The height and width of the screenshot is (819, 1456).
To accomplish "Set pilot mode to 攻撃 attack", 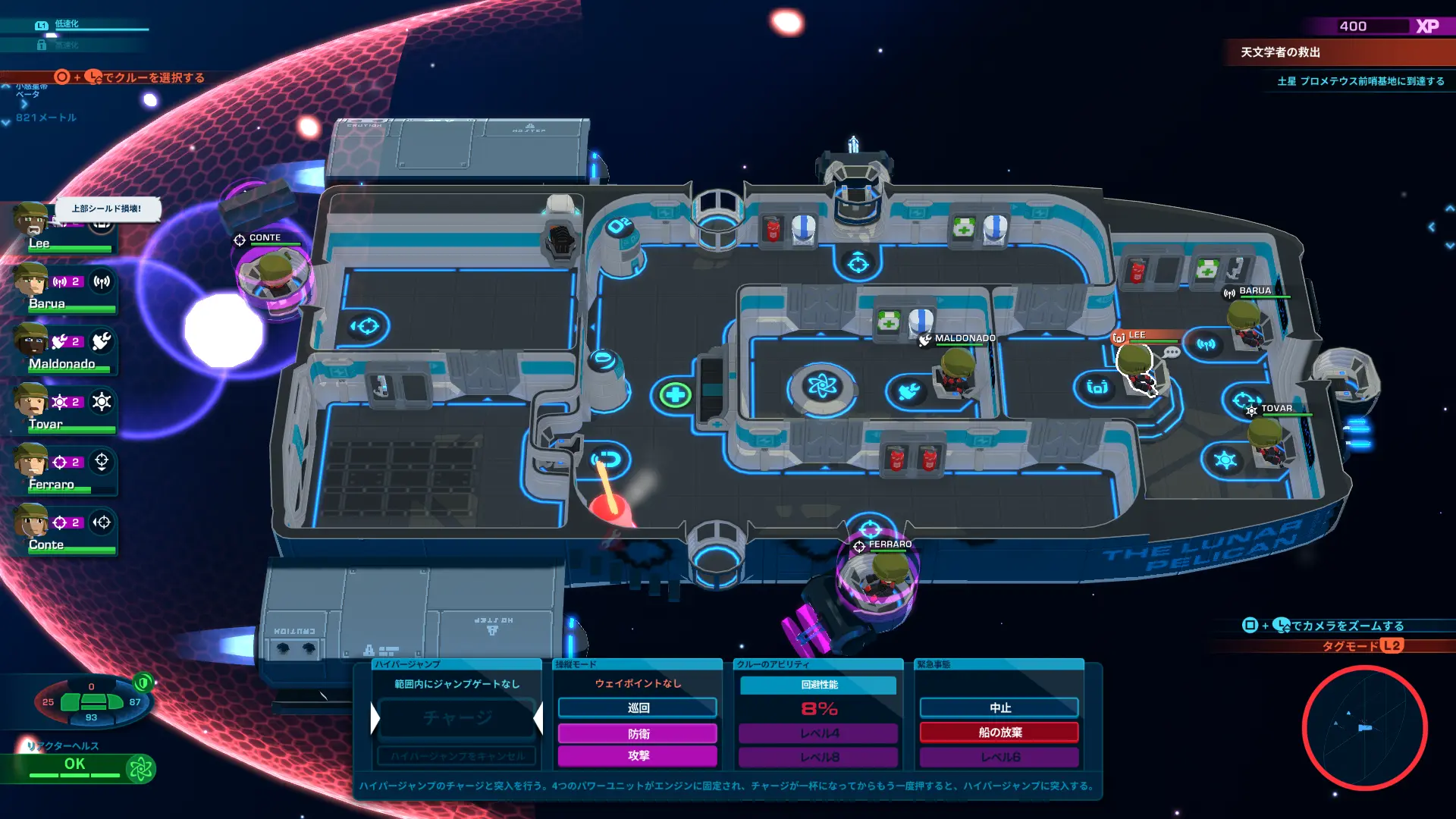I will [638, 755].
